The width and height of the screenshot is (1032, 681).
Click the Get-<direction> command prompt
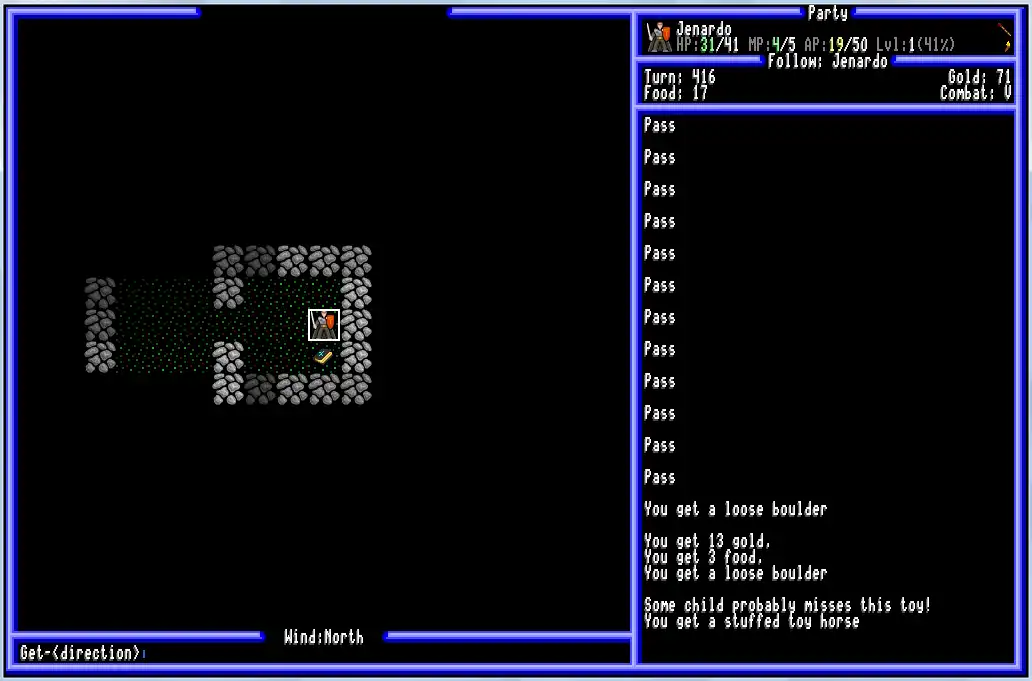point(81,653)
